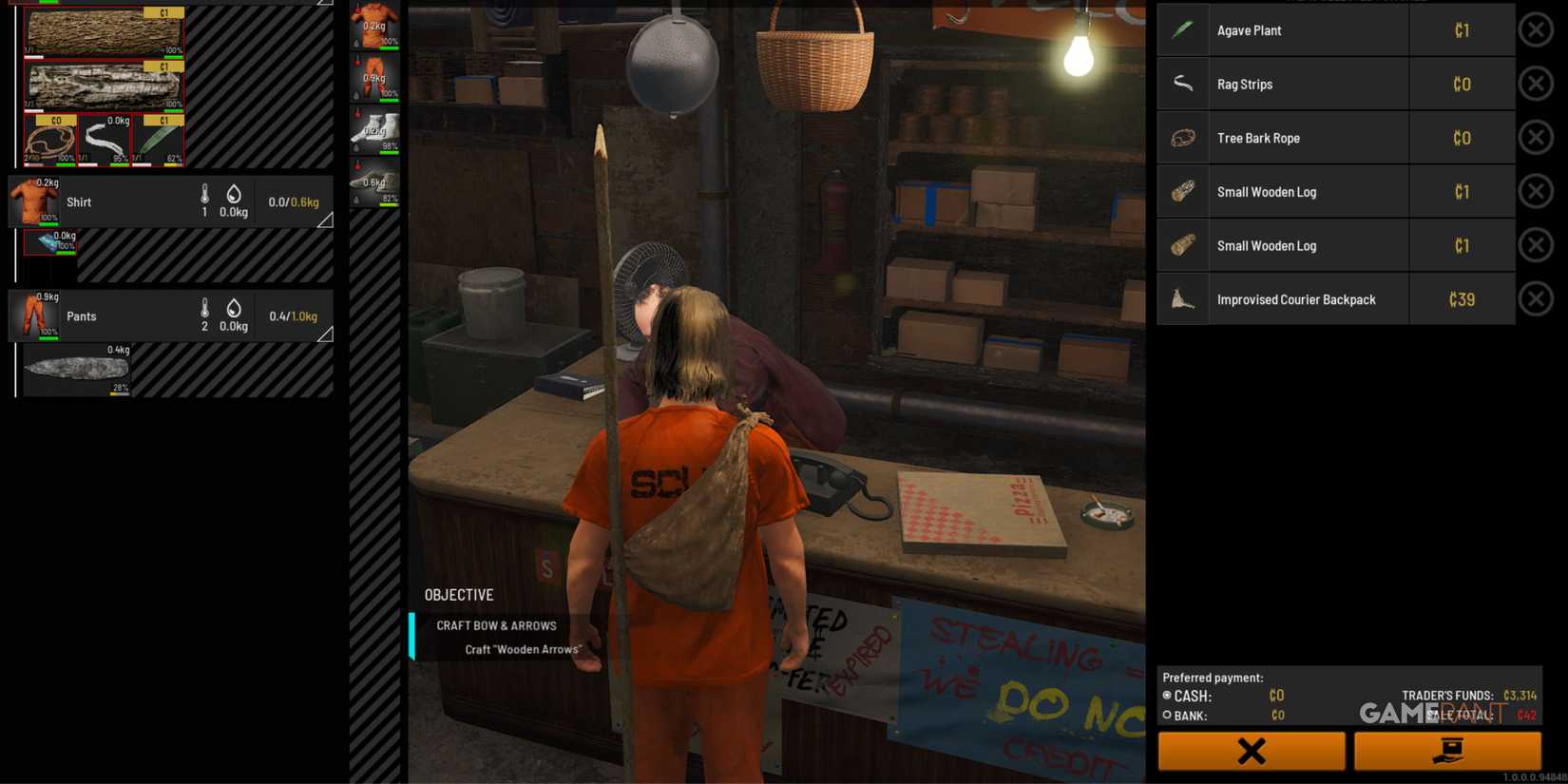Click the corner expander triangle on Shirt panel
This screenshot has height=784, width=1568.
[326, 220]
